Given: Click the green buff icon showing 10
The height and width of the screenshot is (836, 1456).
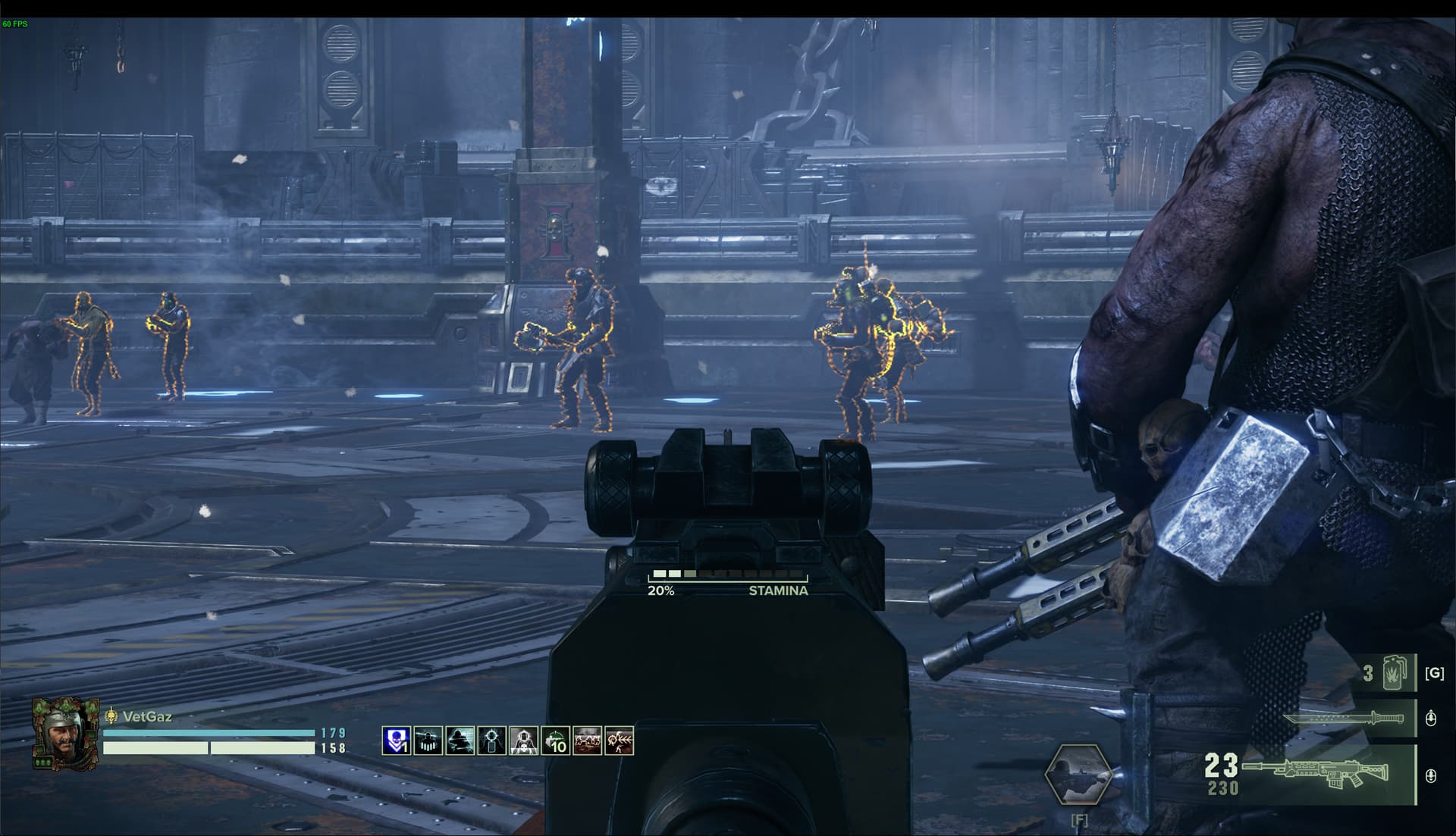Looking at the screenshot, I should [555, 741].
